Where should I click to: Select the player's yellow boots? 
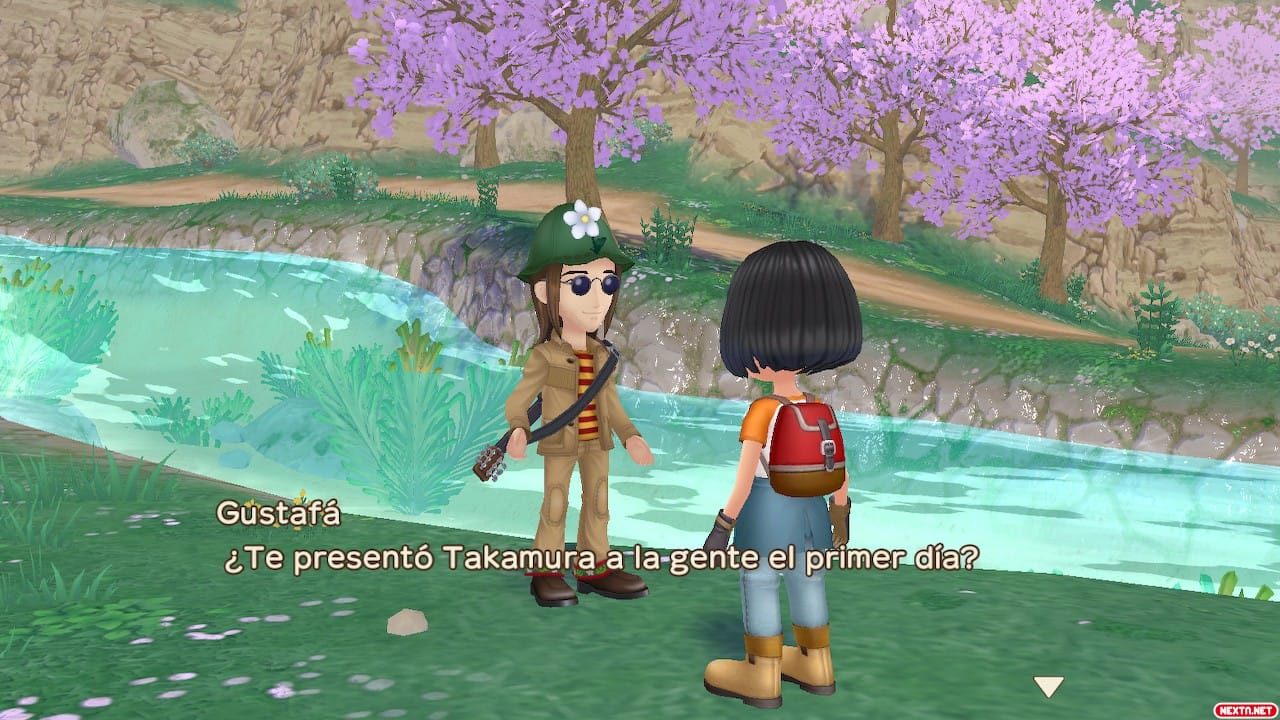(760, 670)
